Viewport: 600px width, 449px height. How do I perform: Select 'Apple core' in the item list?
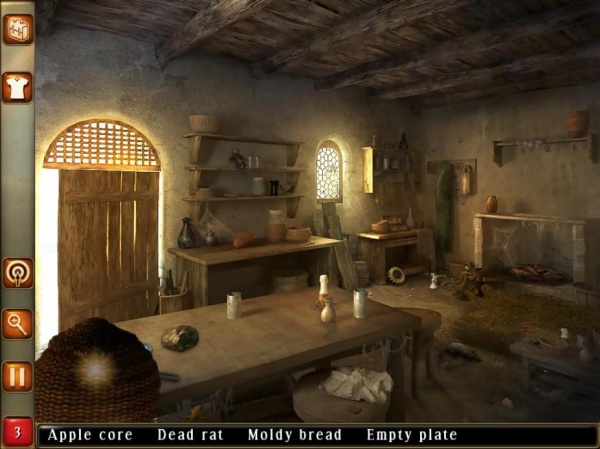pyautogui.click(x=90, y=435)
